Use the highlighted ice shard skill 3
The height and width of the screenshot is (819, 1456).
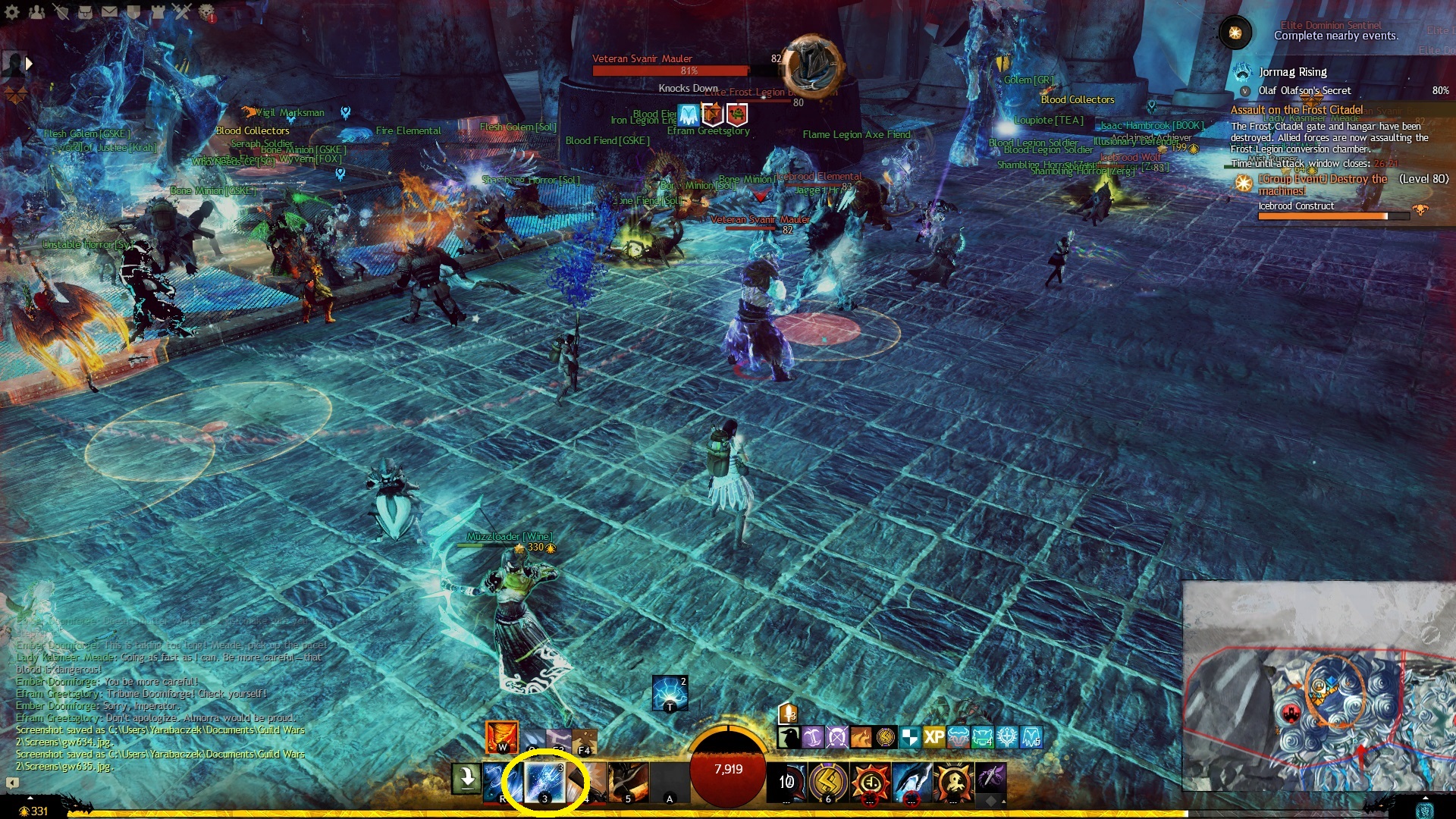[x=544, y=782]
